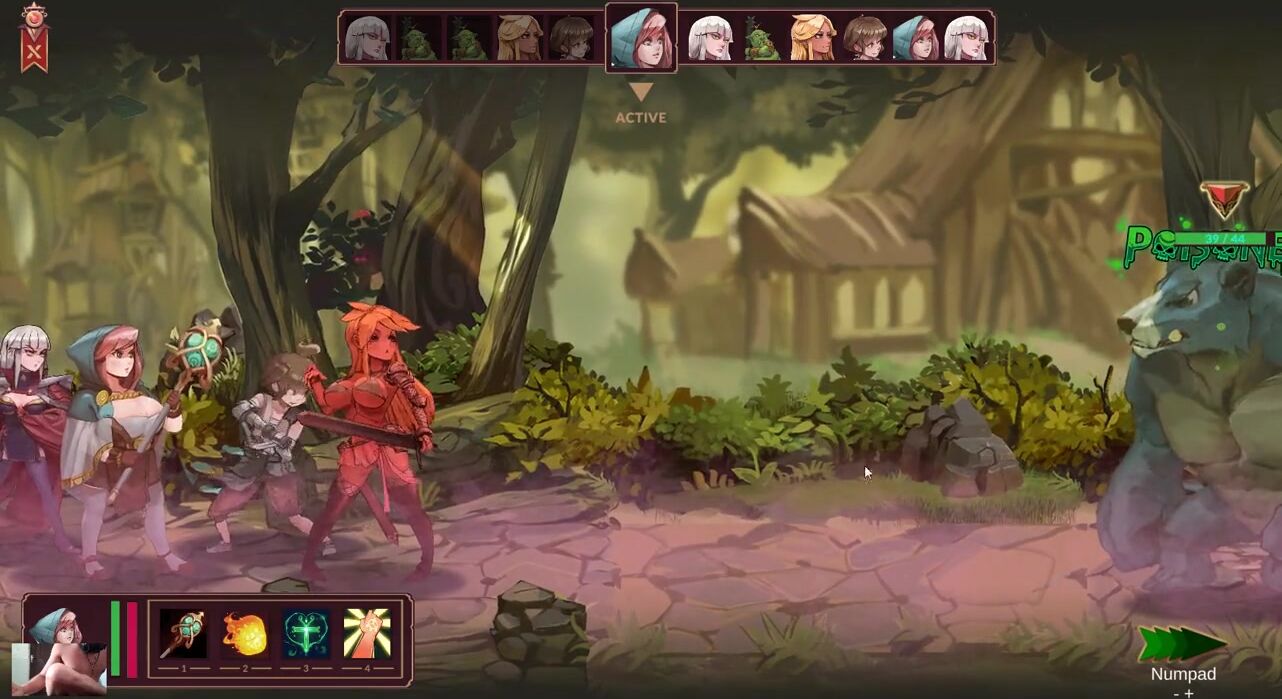This screenshot has width=1282, height=699.
Task: Target the bear's red triangle marker
Action: [x=1224, y=198]
